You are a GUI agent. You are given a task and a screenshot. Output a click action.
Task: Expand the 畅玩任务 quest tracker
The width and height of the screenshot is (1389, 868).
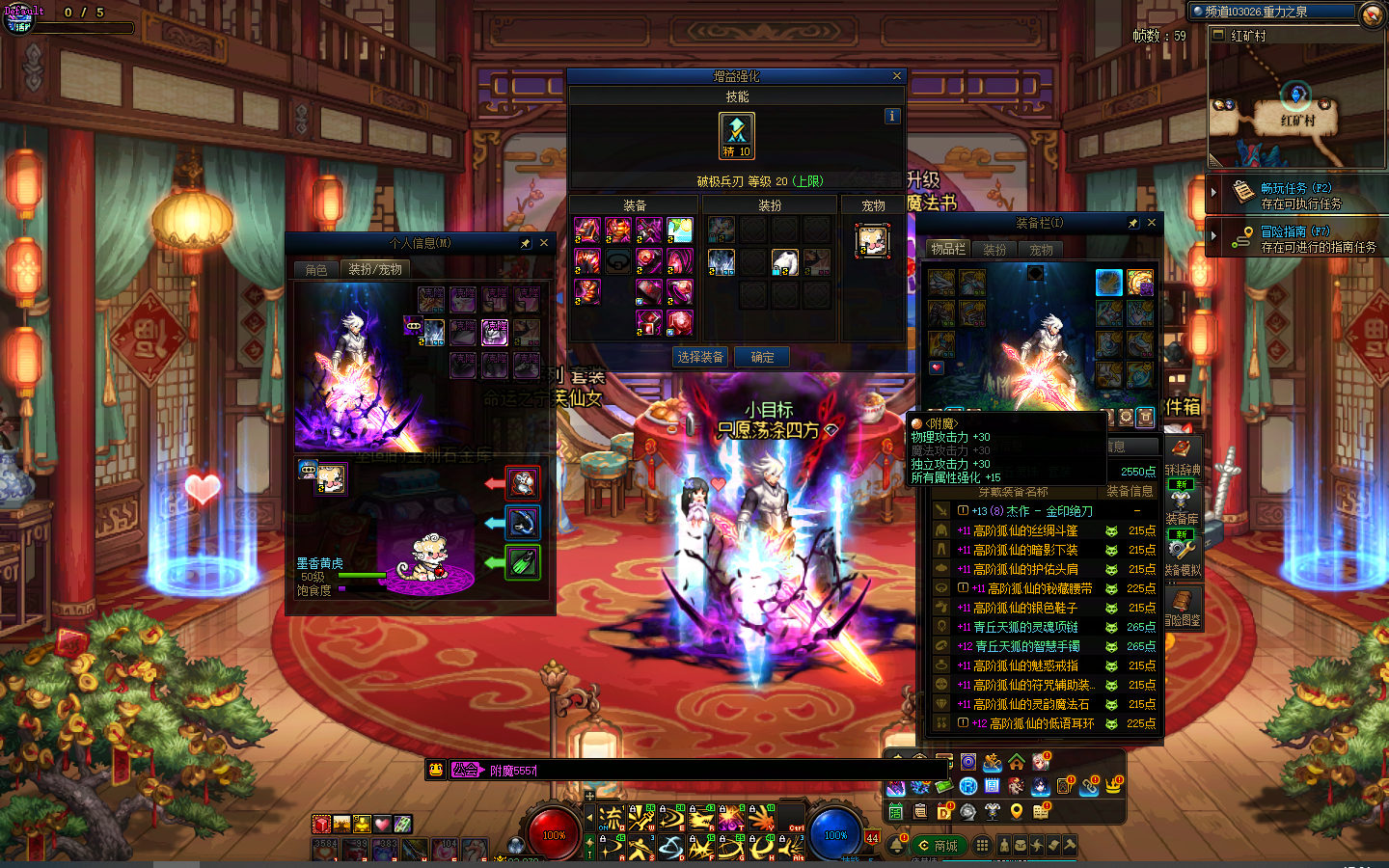(1213, 193)
